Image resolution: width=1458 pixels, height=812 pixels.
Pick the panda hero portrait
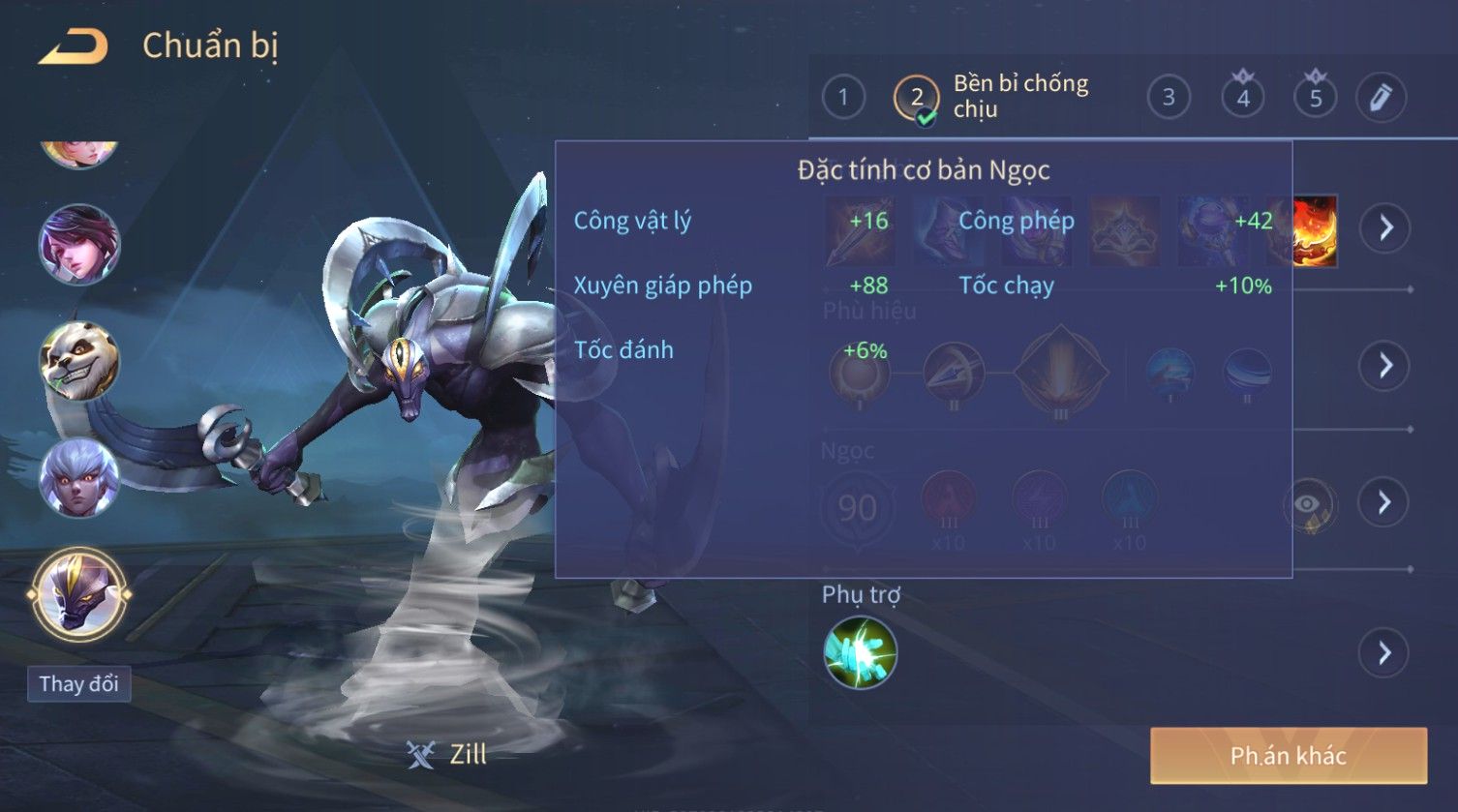point(78,361)
